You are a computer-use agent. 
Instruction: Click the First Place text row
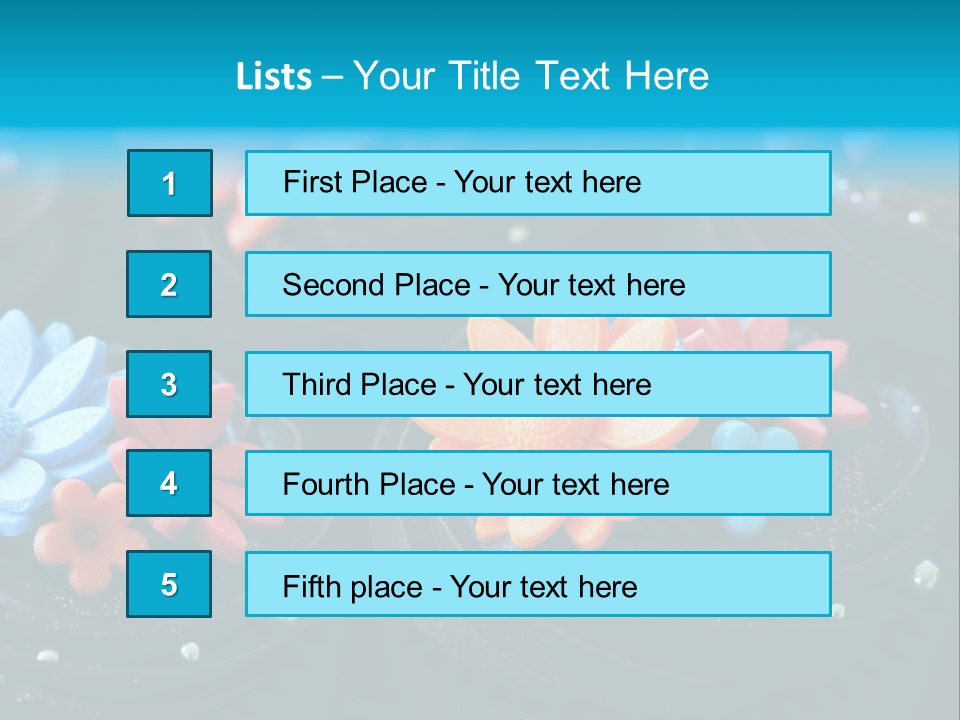point(538,183)
